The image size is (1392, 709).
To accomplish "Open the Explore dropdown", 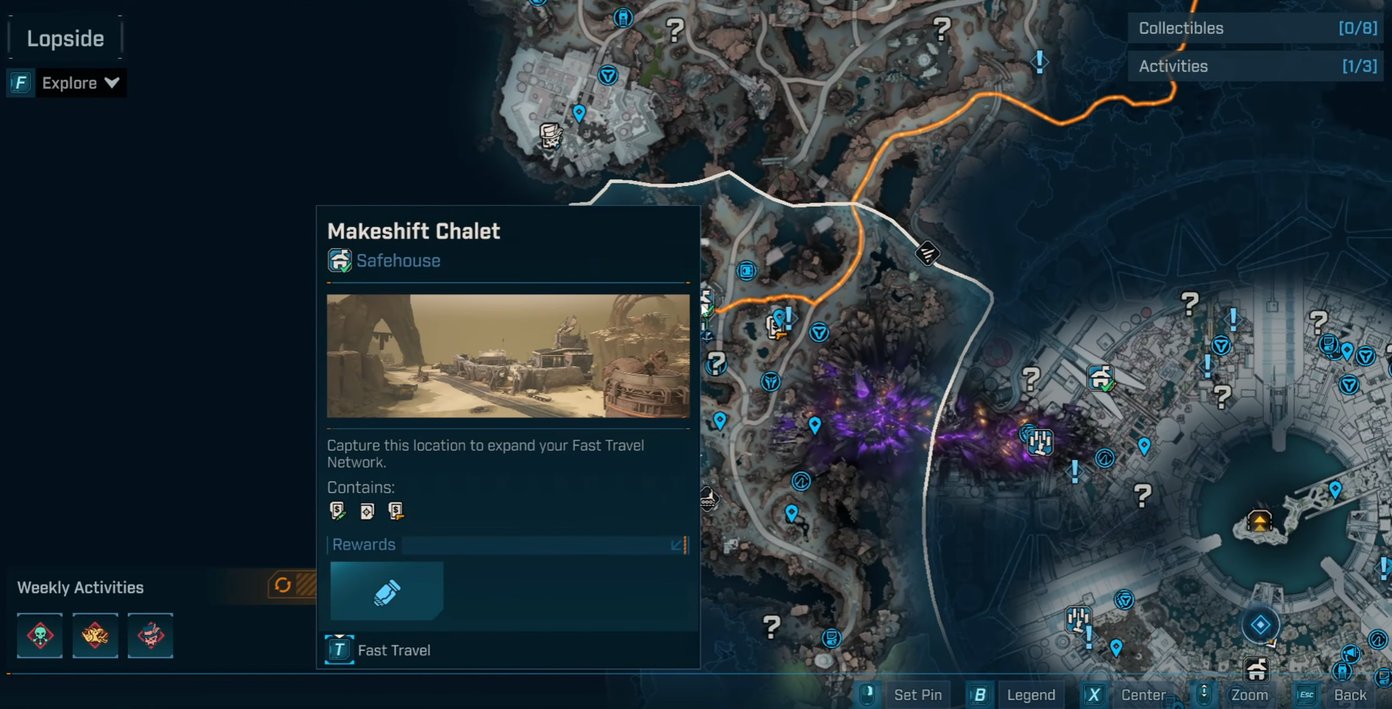I will (x=80, y=83).
